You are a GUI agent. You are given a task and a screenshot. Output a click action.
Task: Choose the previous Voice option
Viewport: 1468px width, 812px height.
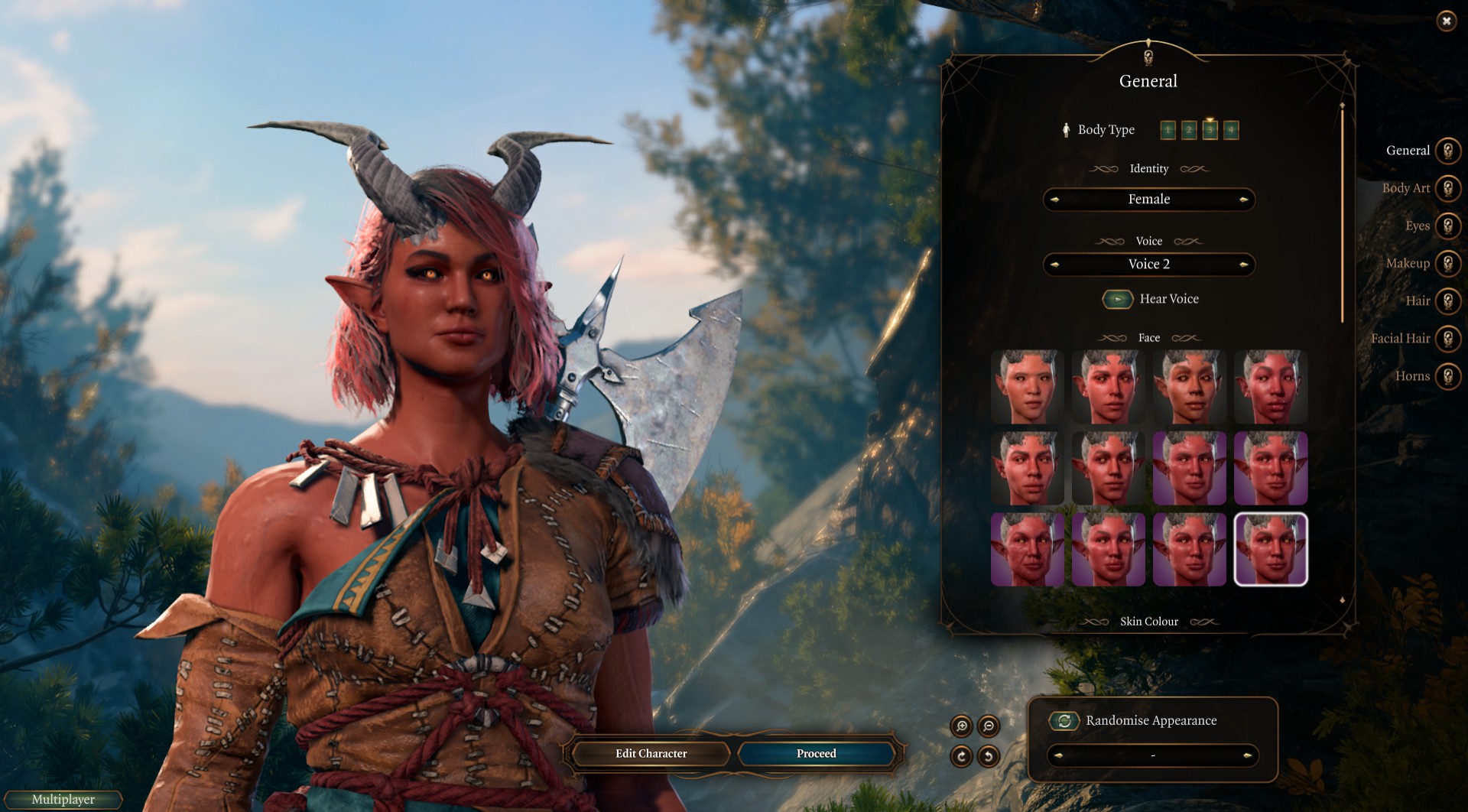1054,265
